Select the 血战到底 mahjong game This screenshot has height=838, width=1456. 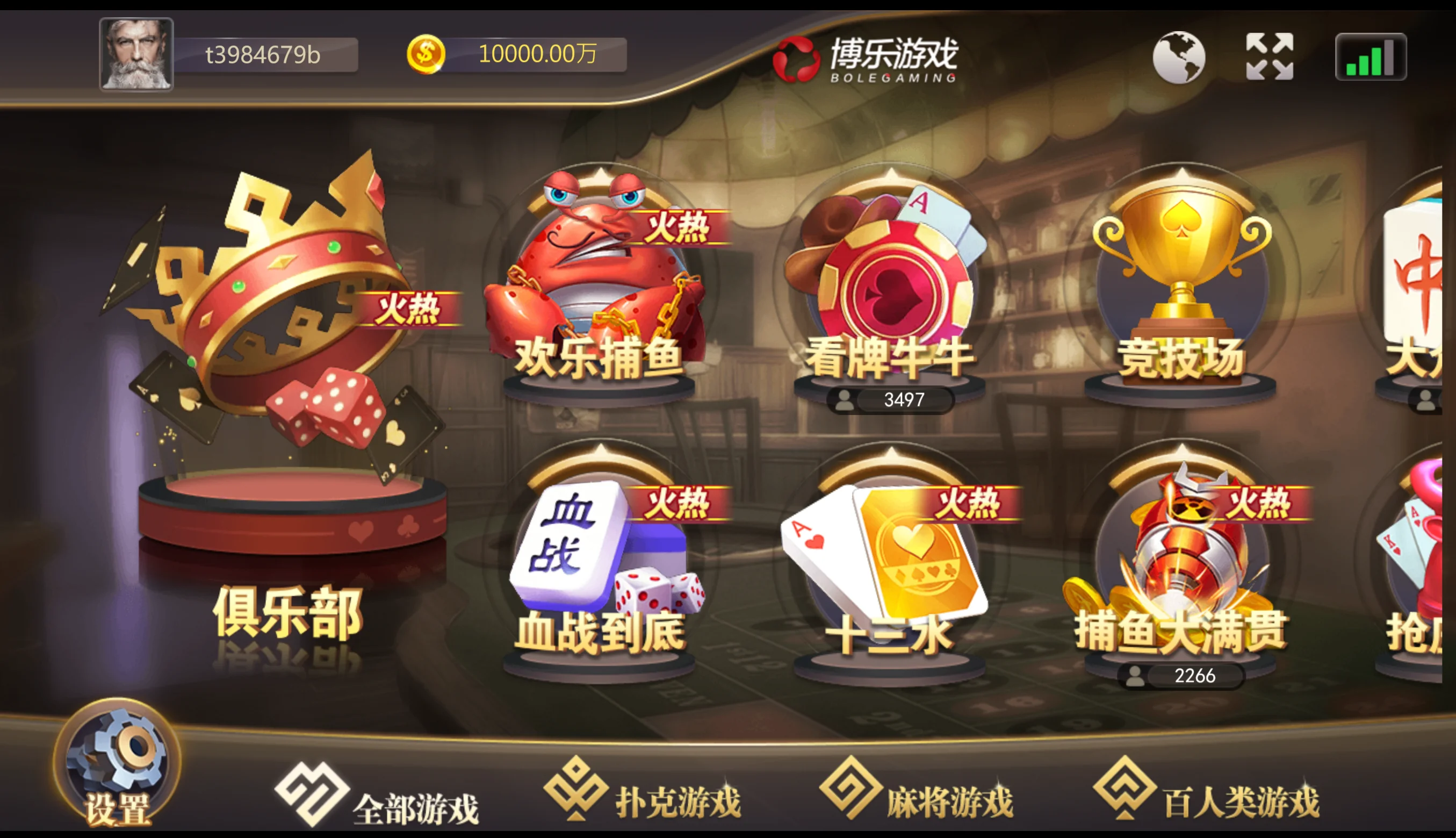(x=600, y=564)
